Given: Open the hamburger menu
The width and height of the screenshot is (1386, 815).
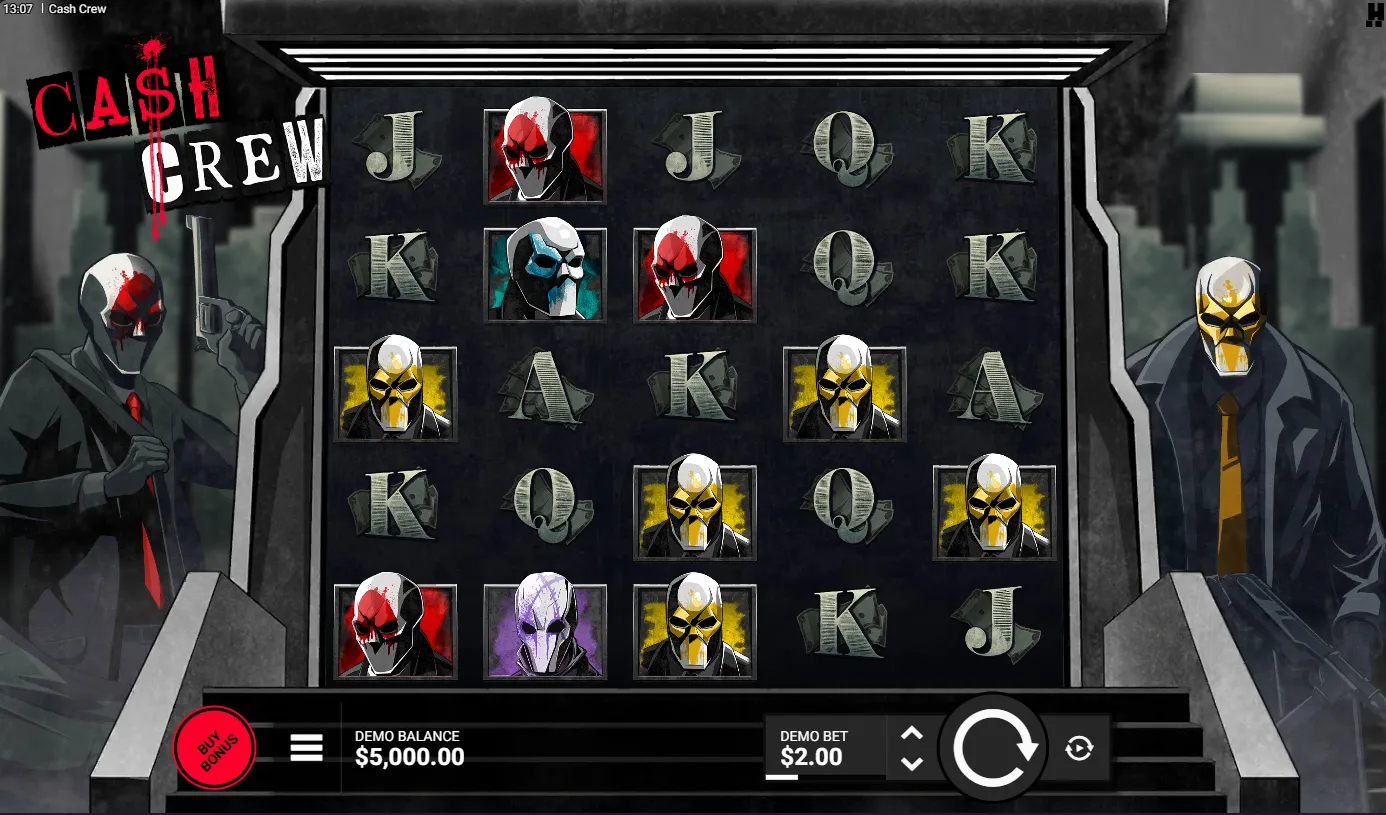Looking at the screenshot, I should pyautogui.click(x=306, y=747).
